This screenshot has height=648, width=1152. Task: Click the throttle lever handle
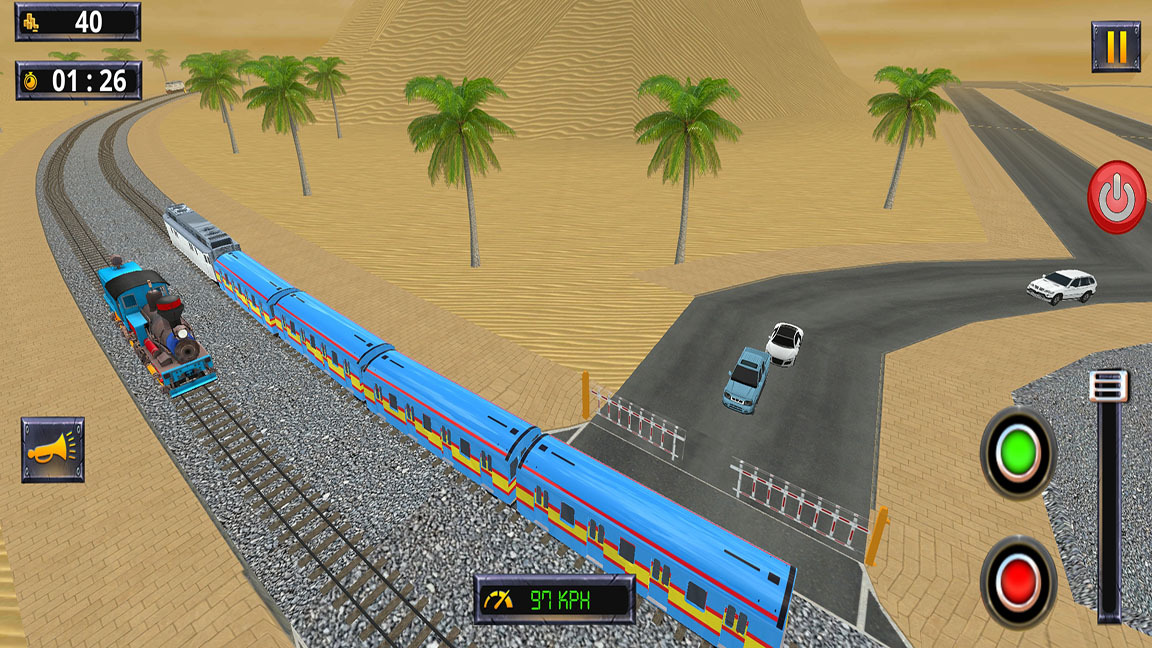point(1108,386)
